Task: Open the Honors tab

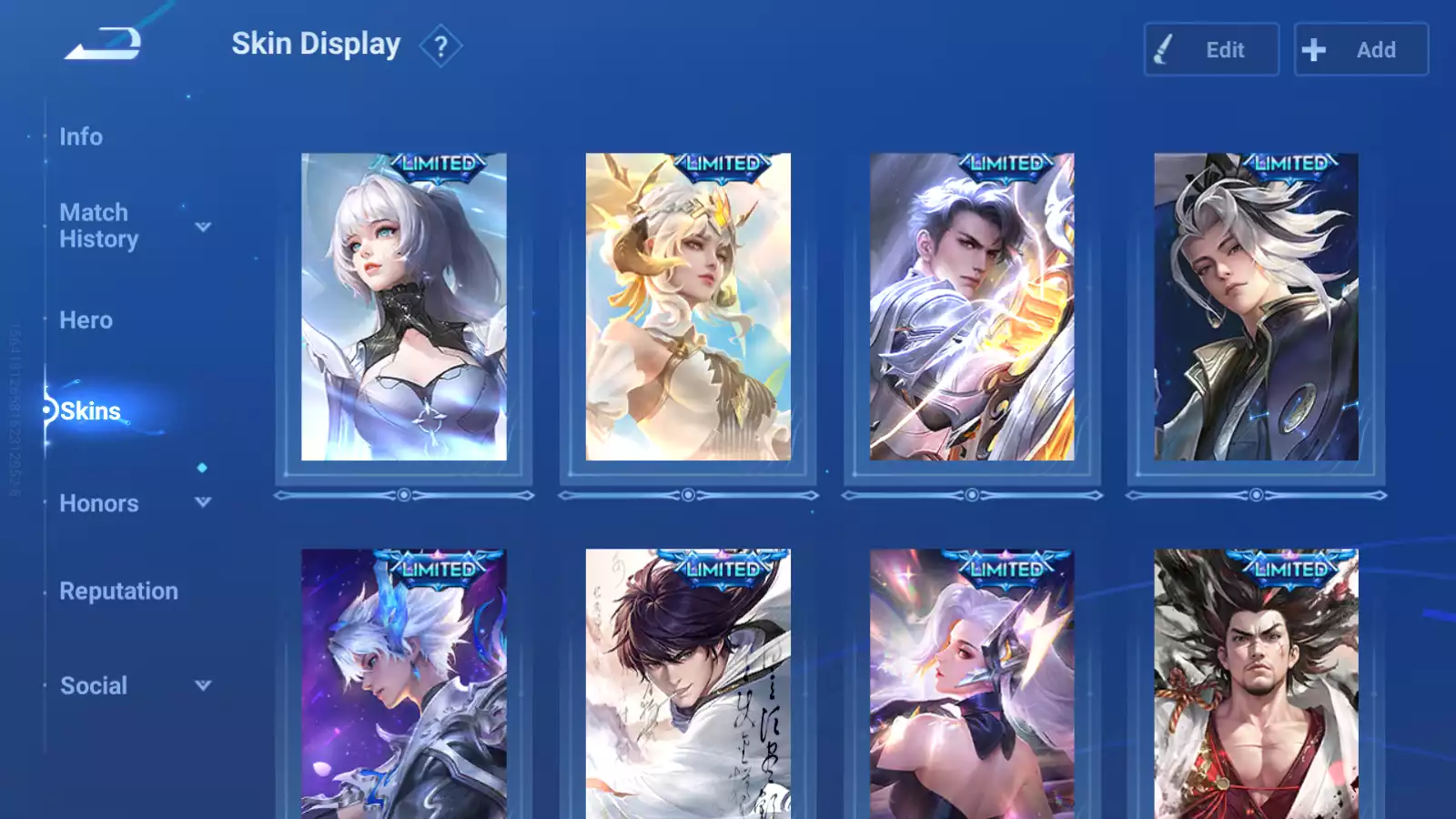Action: click(98, 503)
